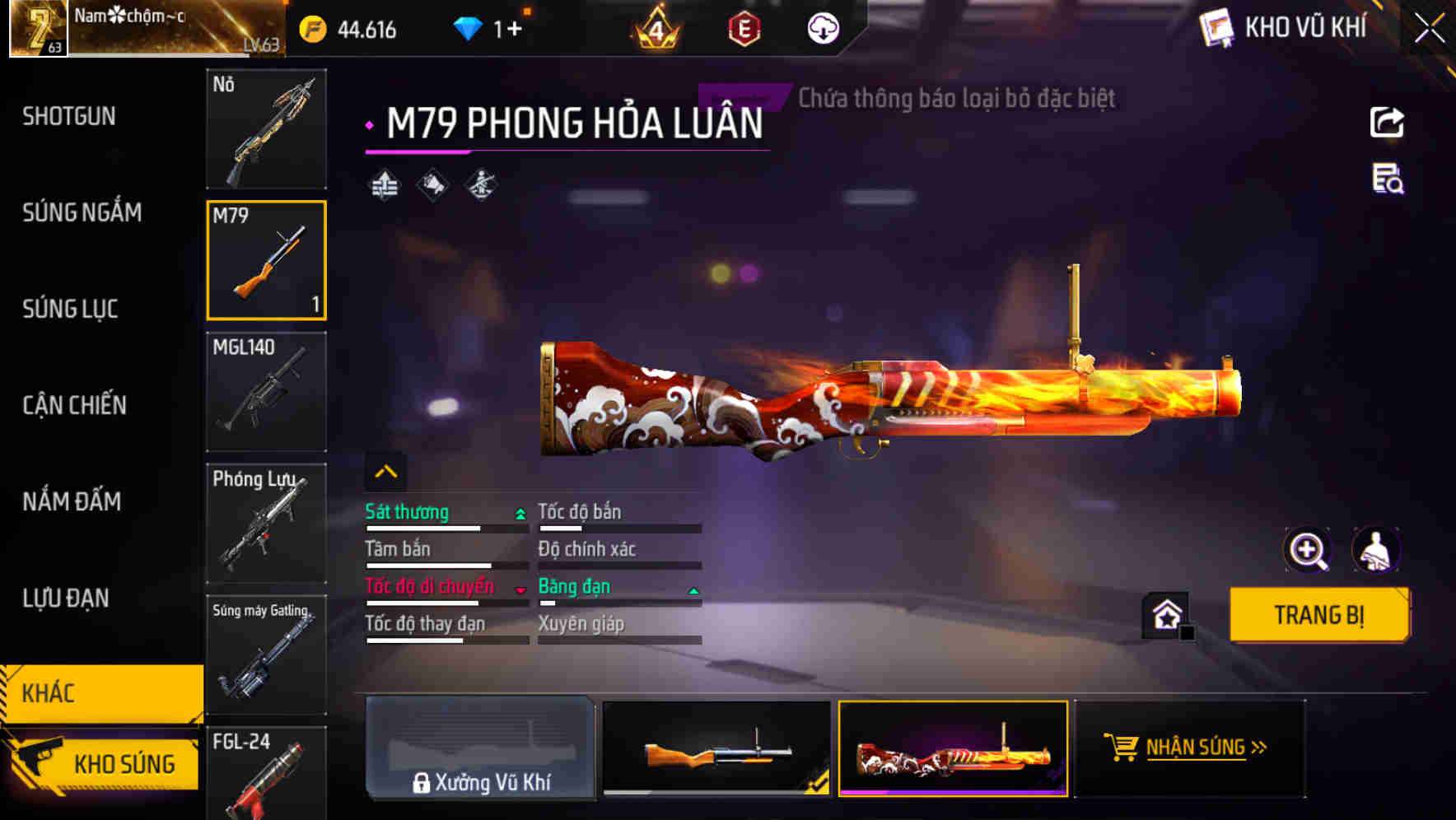Click the TRANG BỊ equip button

1318,614
